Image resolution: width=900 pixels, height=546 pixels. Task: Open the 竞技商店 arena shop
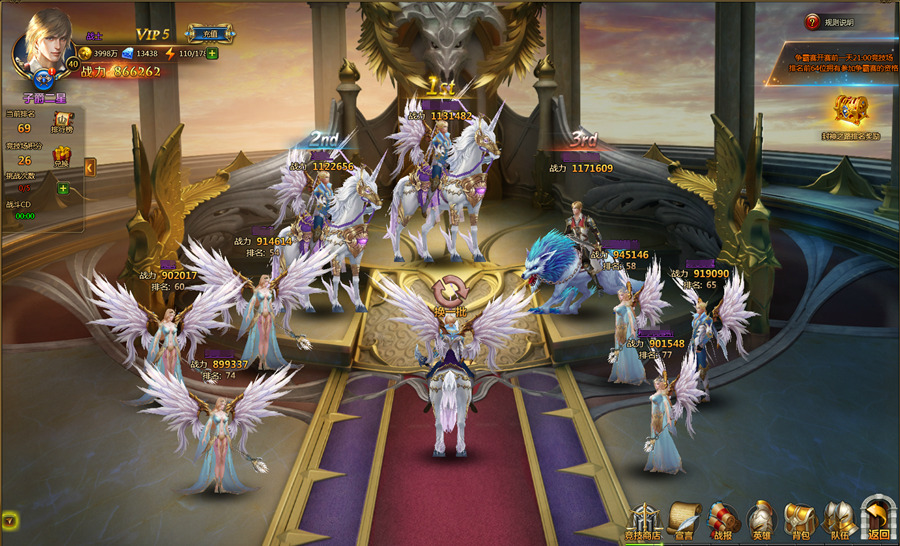coord(643,520)
